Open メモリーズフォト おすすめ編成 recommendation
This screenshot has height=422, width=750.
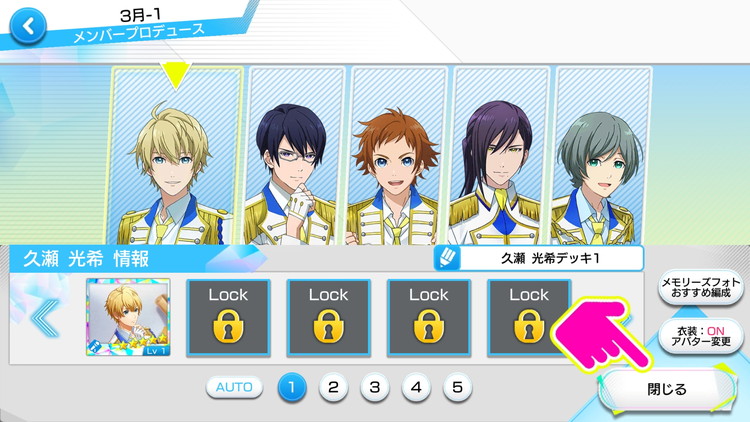[700, 290]
